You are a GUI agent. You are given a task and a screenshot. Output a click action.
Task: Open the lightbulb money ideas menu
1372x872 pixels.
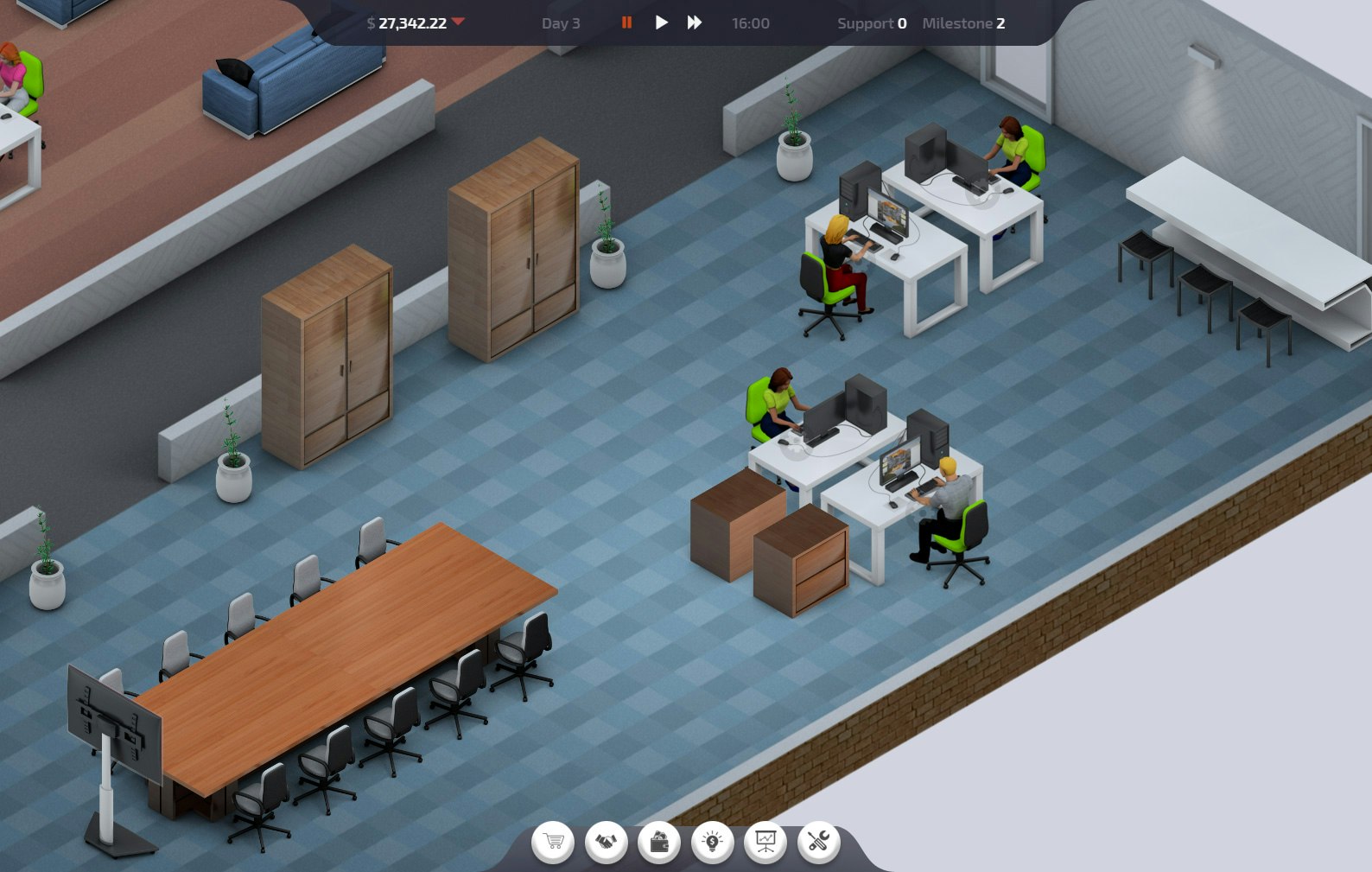(714, 842)
